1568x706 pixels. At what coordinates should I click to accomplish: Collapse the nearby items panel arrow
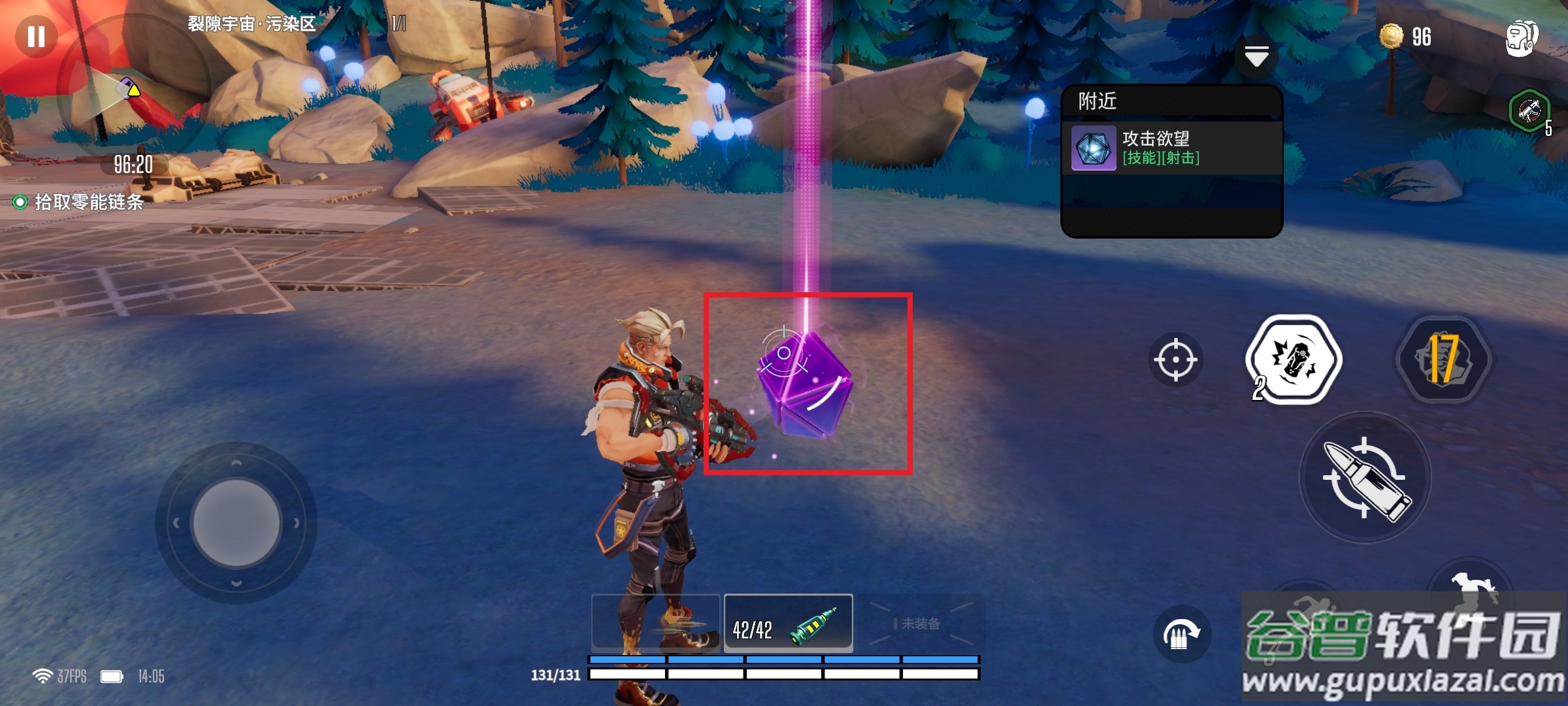click(1256, 57)
